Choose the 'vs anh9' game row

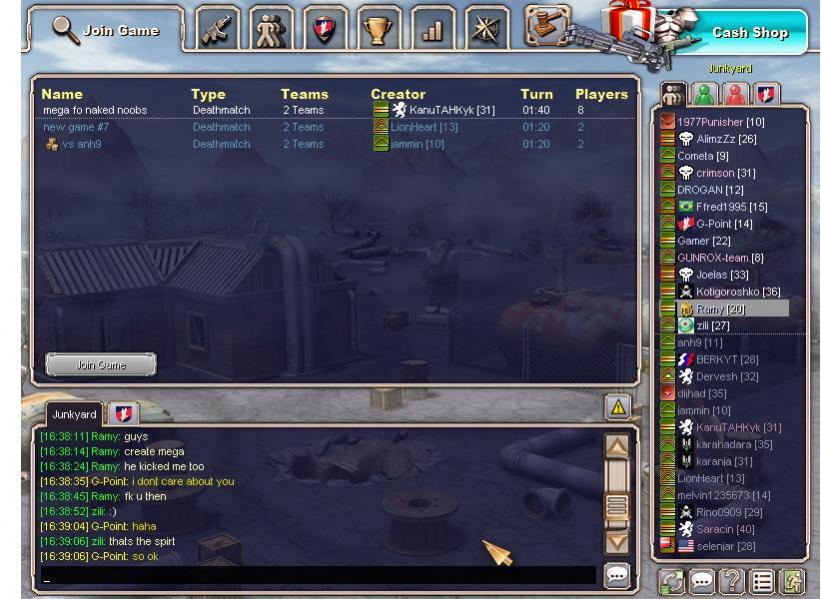coord(80,144)
